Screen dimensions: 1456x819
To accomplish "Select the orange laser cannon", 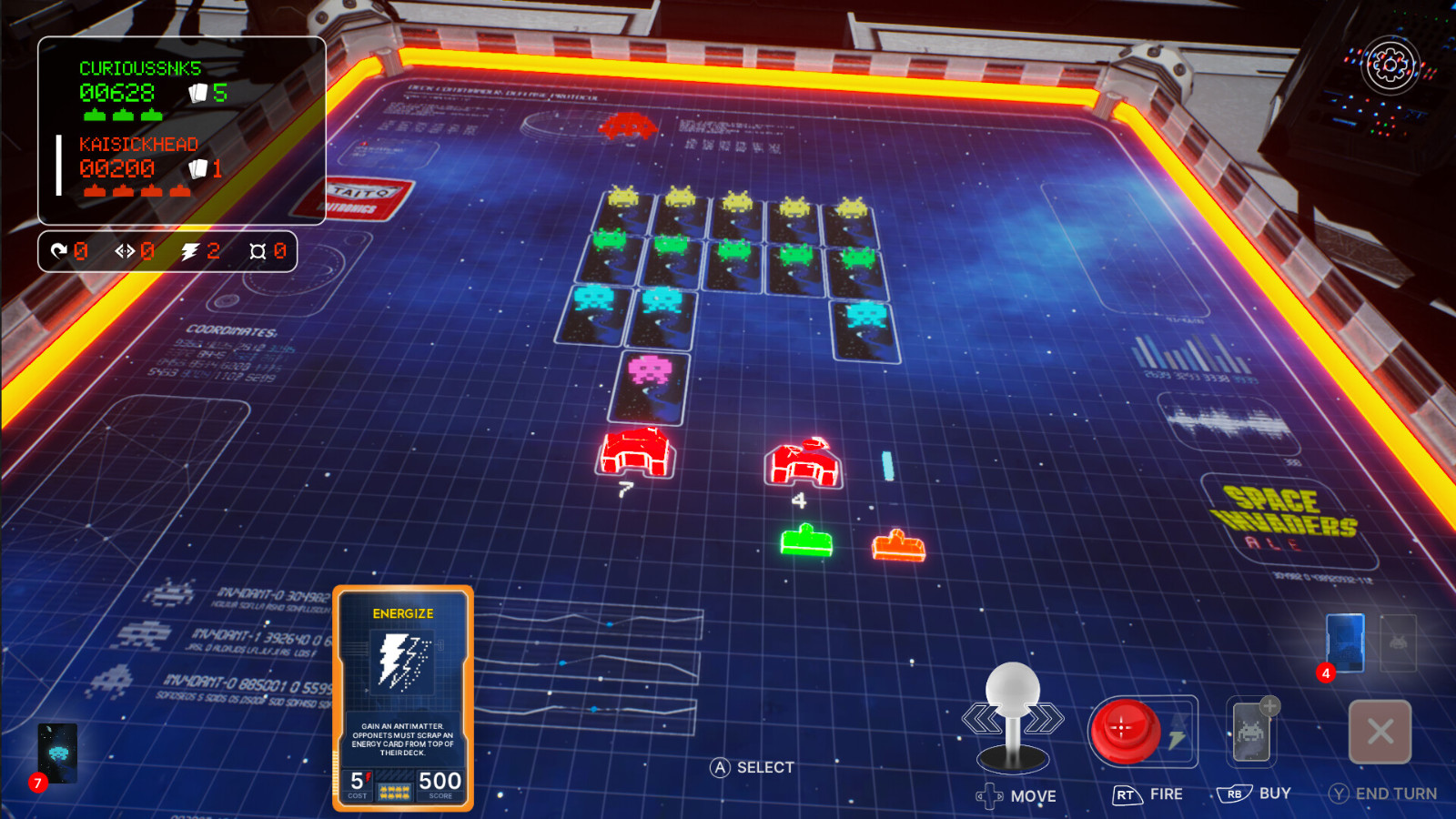I will click(898, 546).
